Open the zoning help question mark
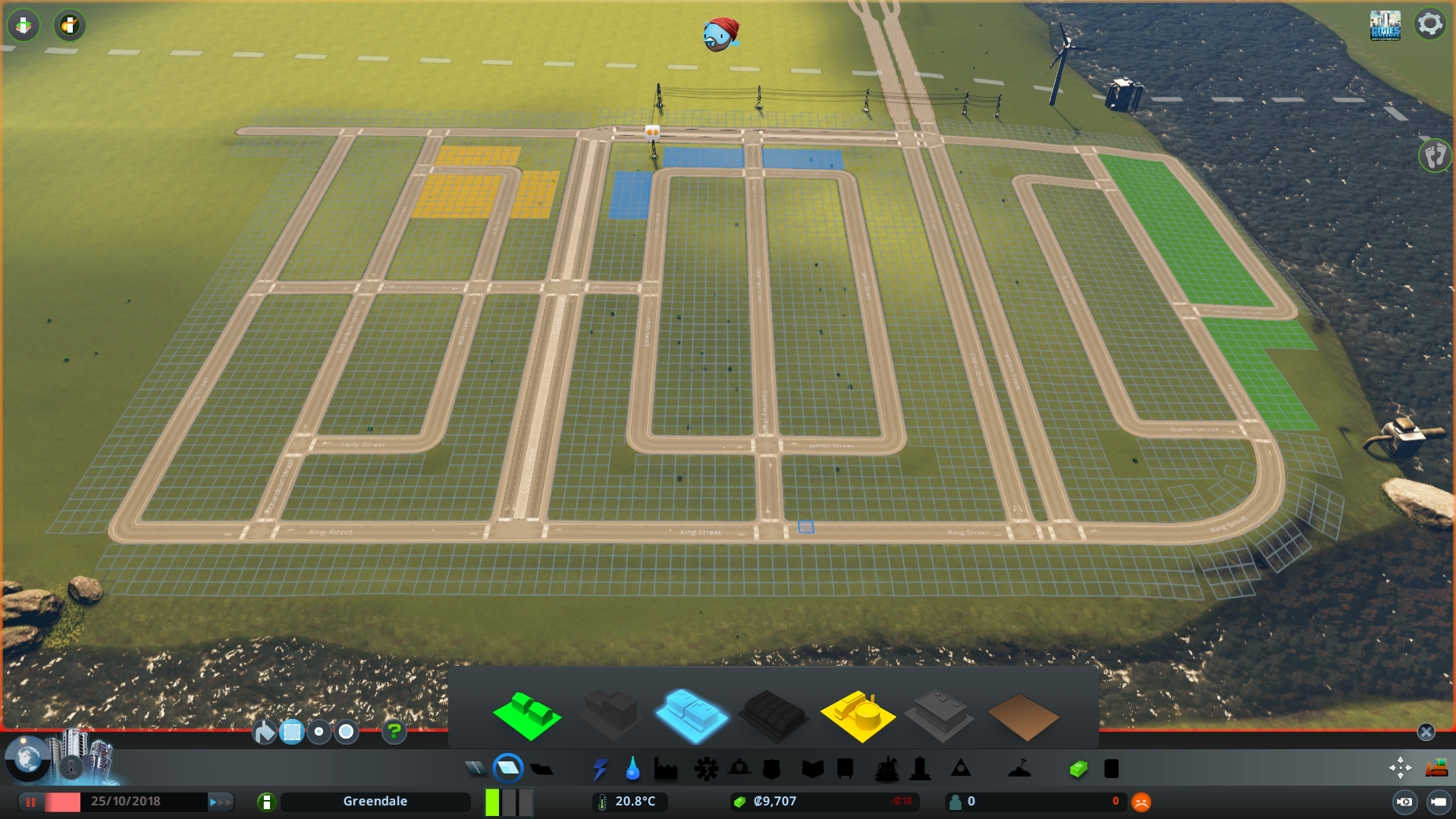Screen dimensions: 1456x819 [394, 732]
